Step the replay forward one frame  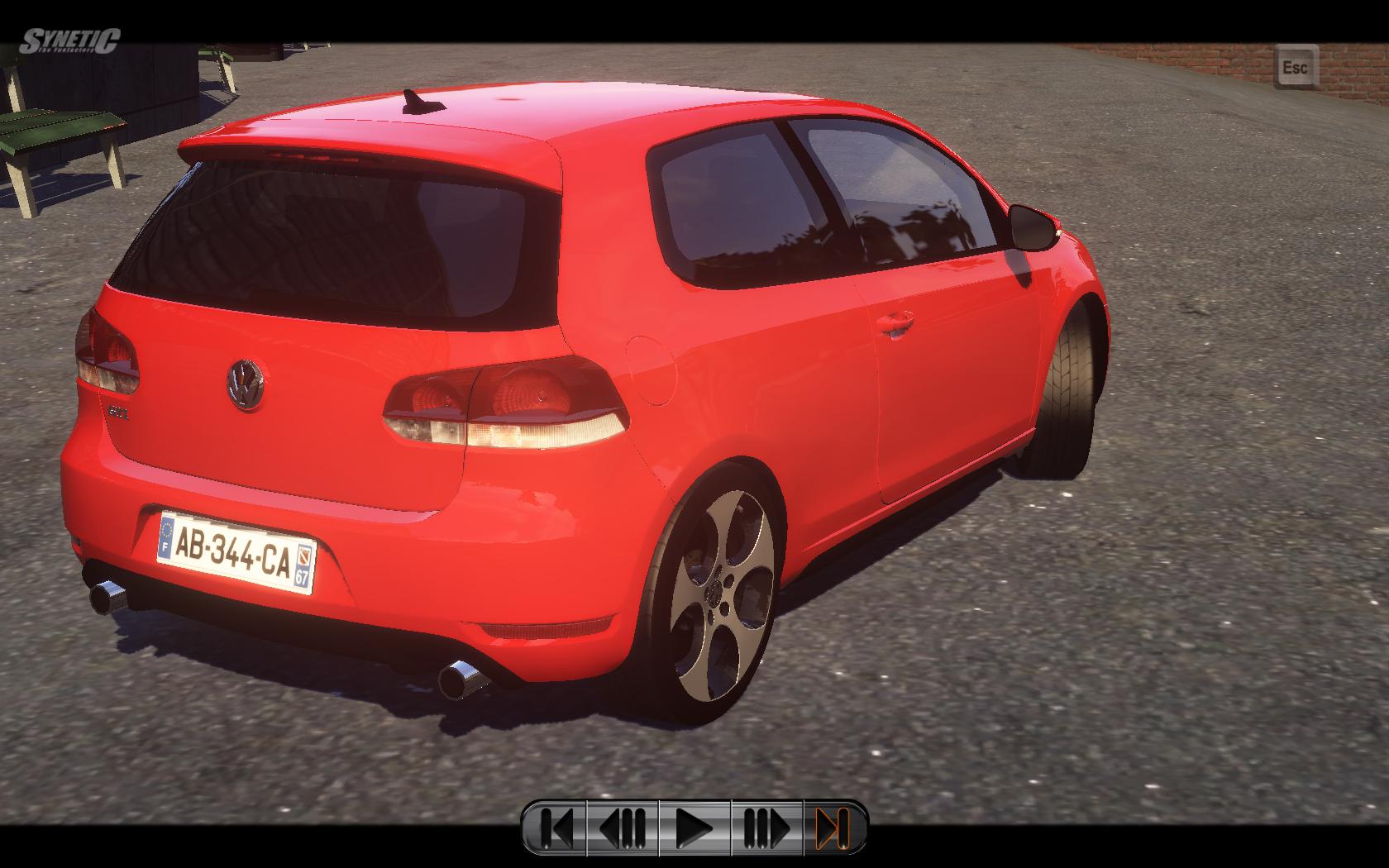point(766,827)
